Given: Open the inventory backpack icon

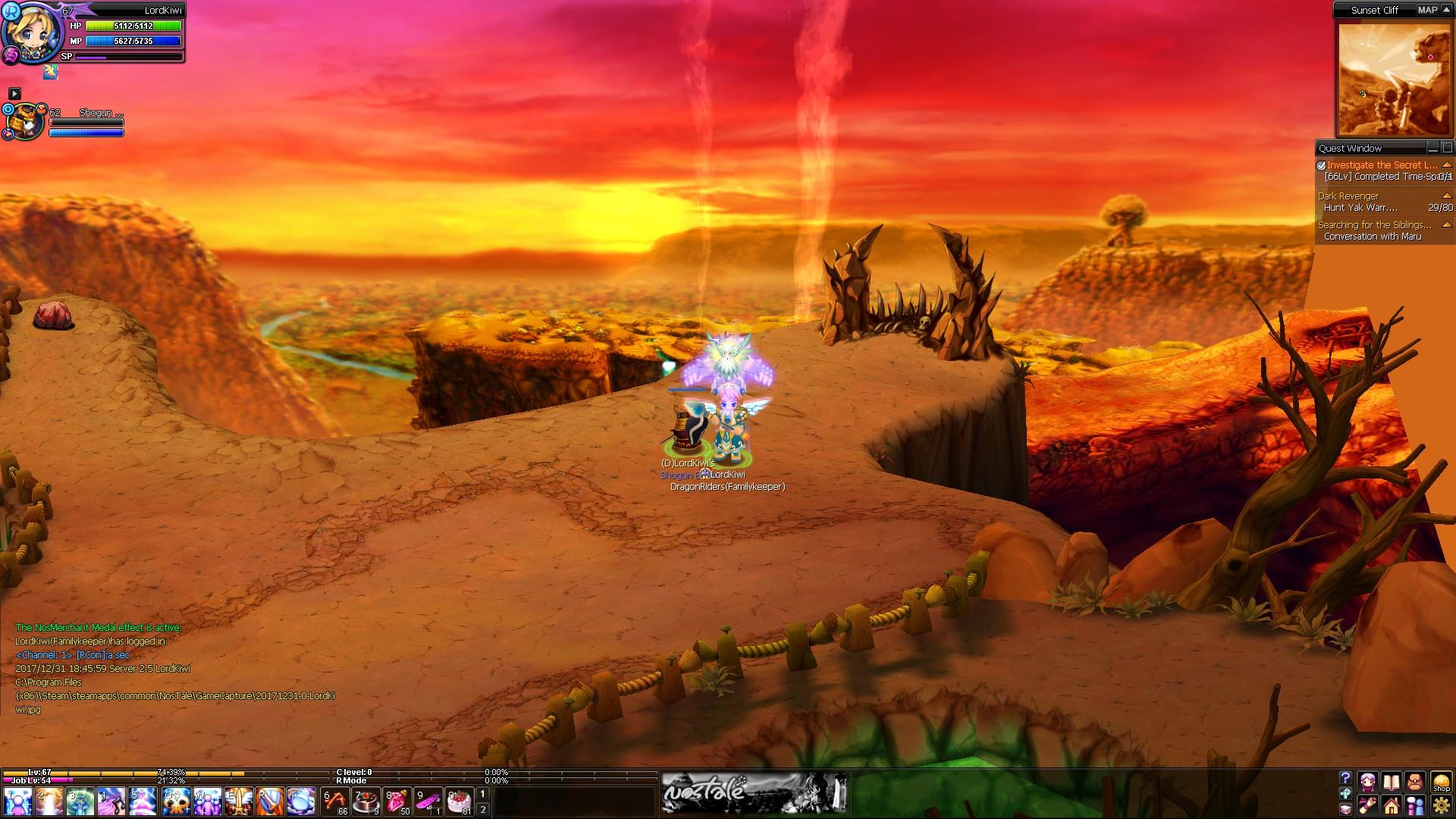Looking at the screenshot, I should tap(1415, 782).
